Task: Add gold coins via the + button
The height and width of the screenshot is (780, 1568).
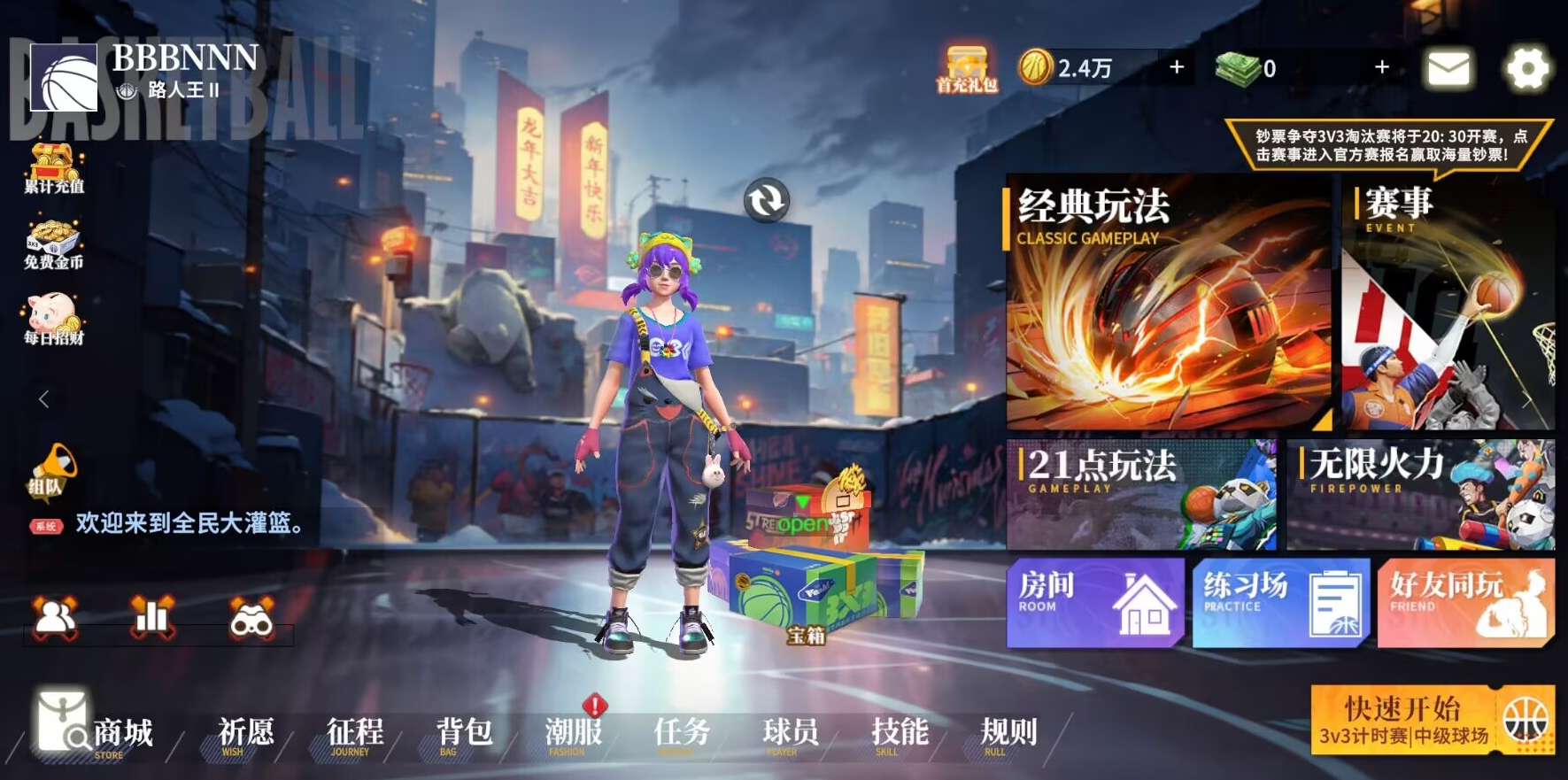Action: click(x=1176, y=66)
